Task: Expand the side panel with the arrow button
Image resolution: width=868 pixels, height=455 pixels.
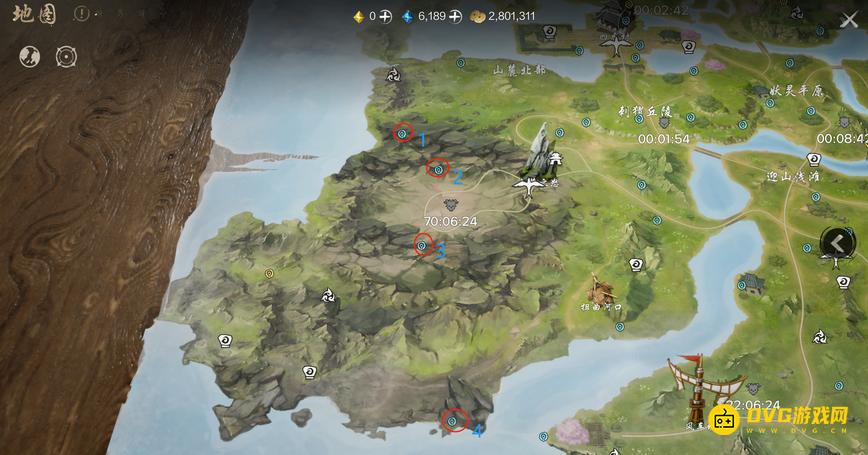Action: tap(838, 242)
